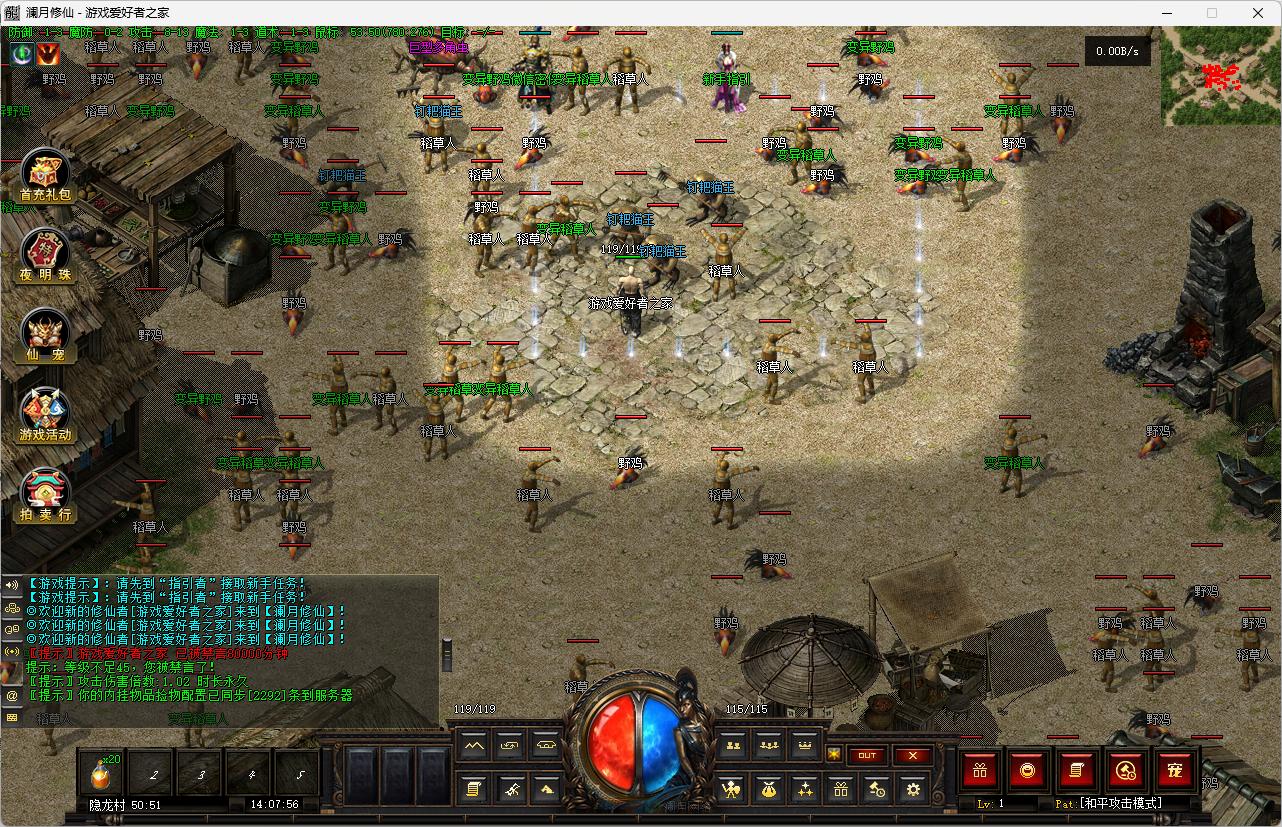Open the bag icon with money pouch
The height and width of the screenshot is (827, 1282).
pos(767,790)
